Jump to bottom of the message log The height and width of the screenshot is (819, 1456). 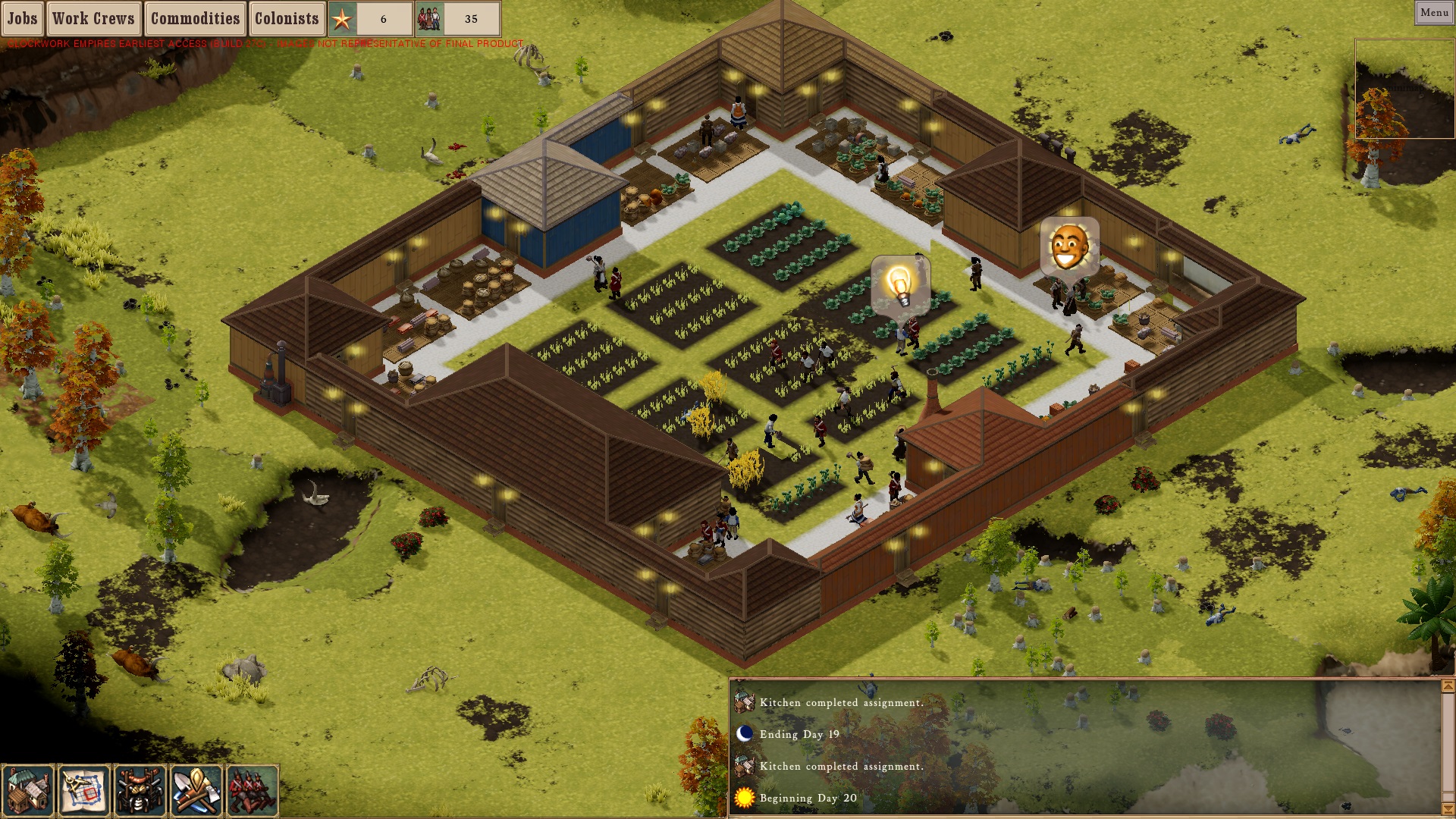[1448, 808]
